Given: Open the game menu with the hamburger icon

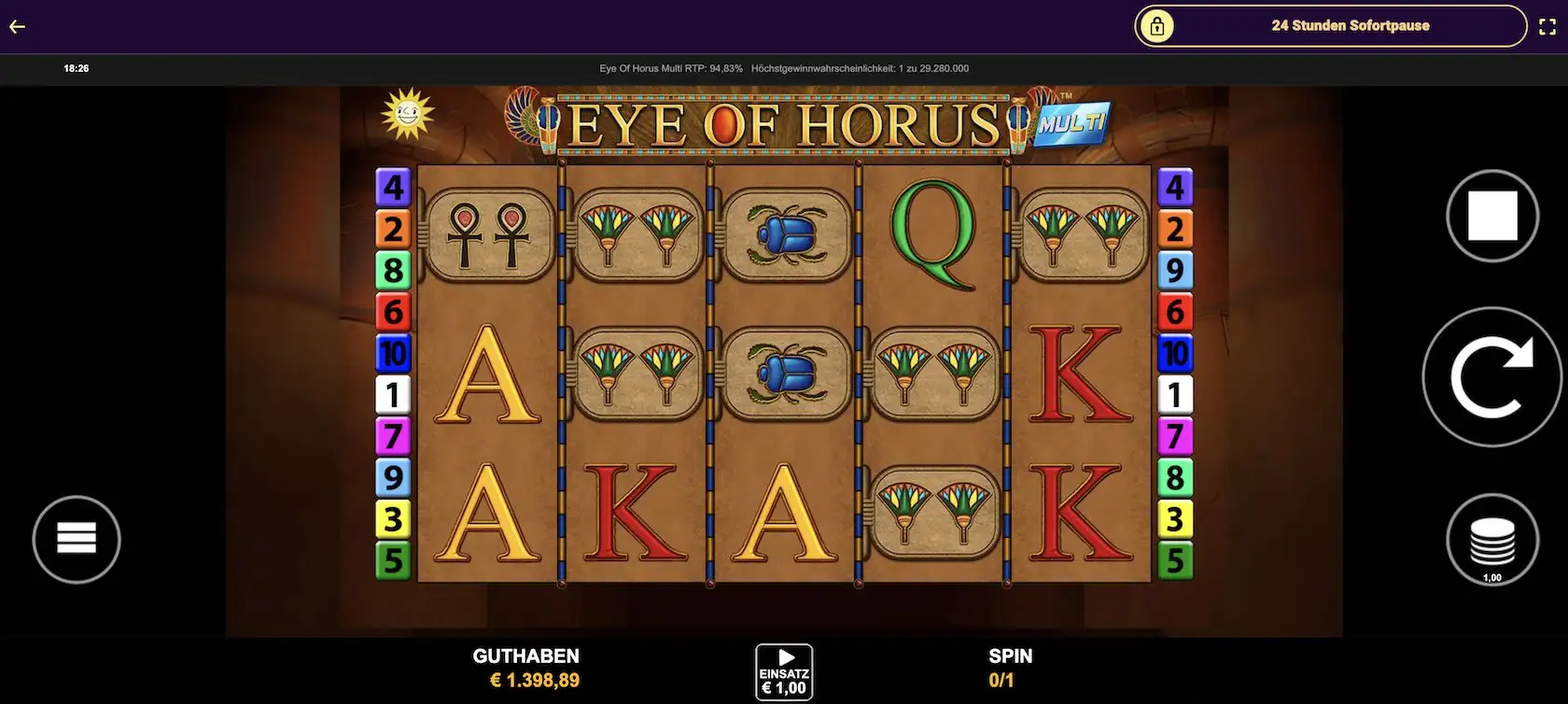Looking at the screenshot, I should coord(77,539).
